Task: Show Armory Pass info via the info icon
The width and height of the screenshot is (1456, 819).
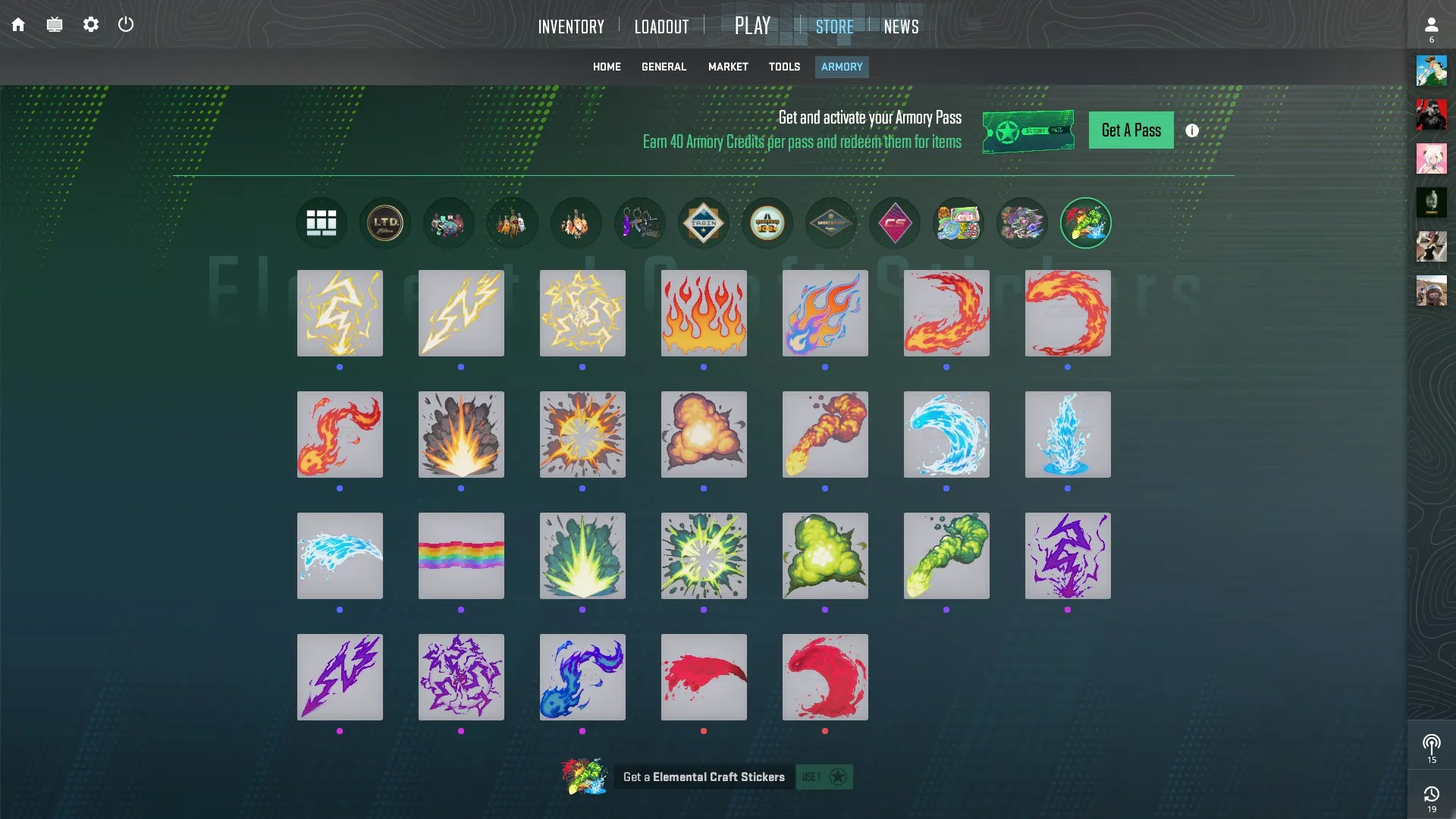Action: pos(1192,130)
